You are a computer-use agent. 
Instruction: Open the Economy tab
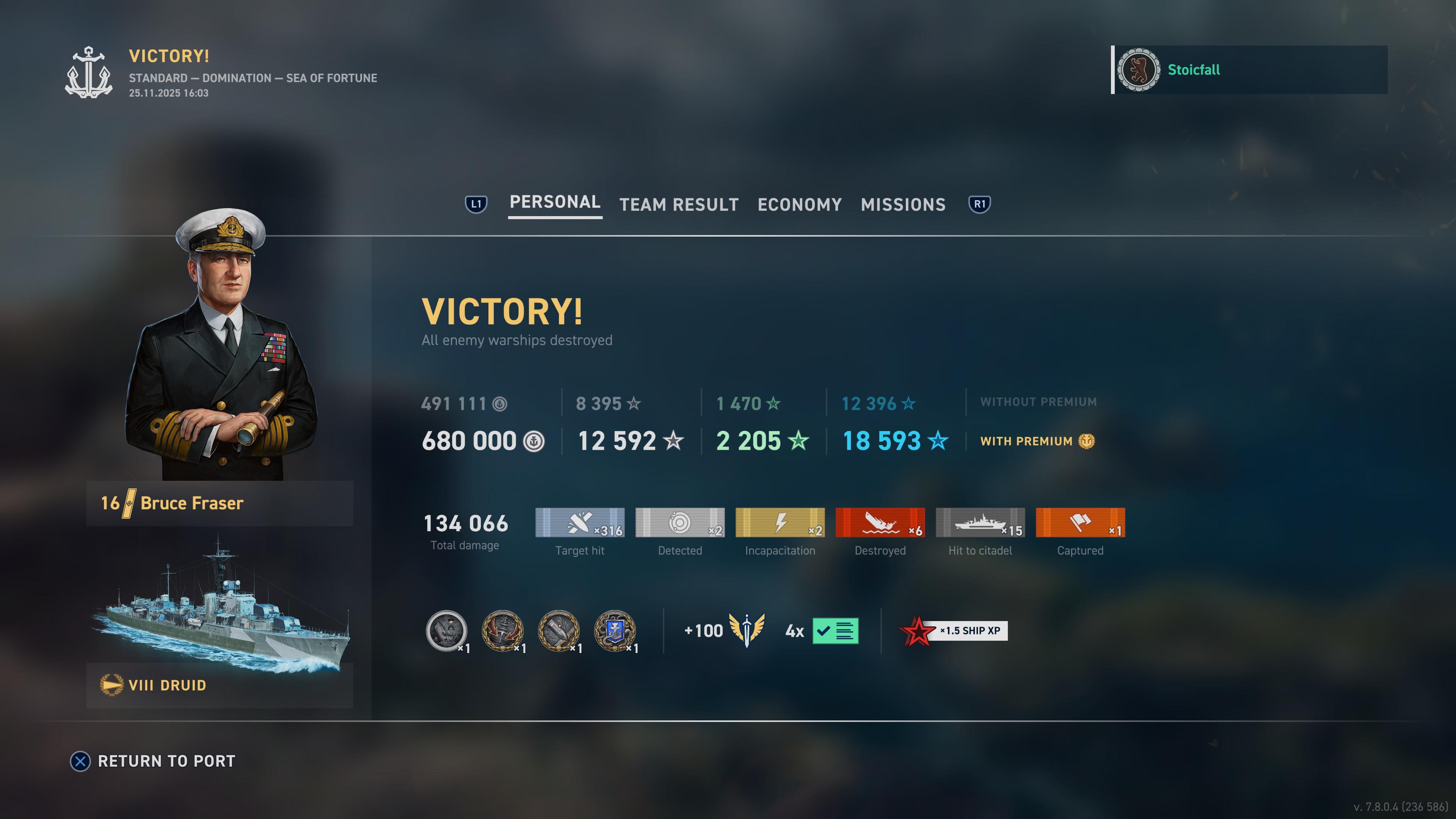pyautogui.click(x=799, y=205)
